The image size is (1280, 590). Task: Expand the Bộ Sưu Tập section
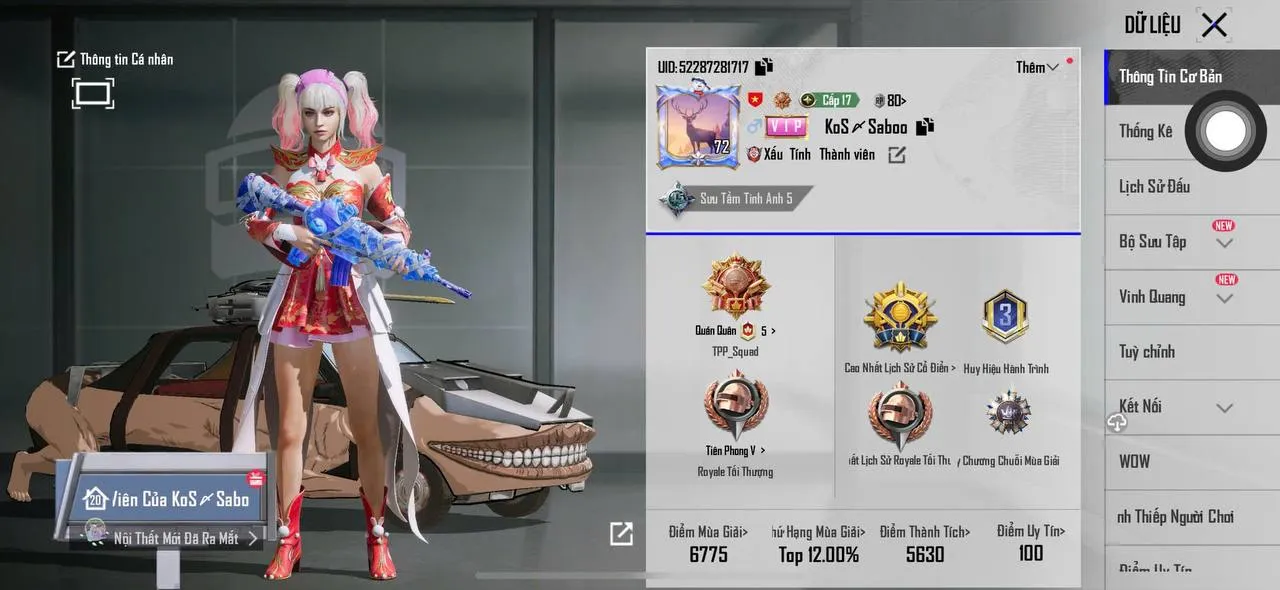pyautogui.click(x=1224, y=243)
